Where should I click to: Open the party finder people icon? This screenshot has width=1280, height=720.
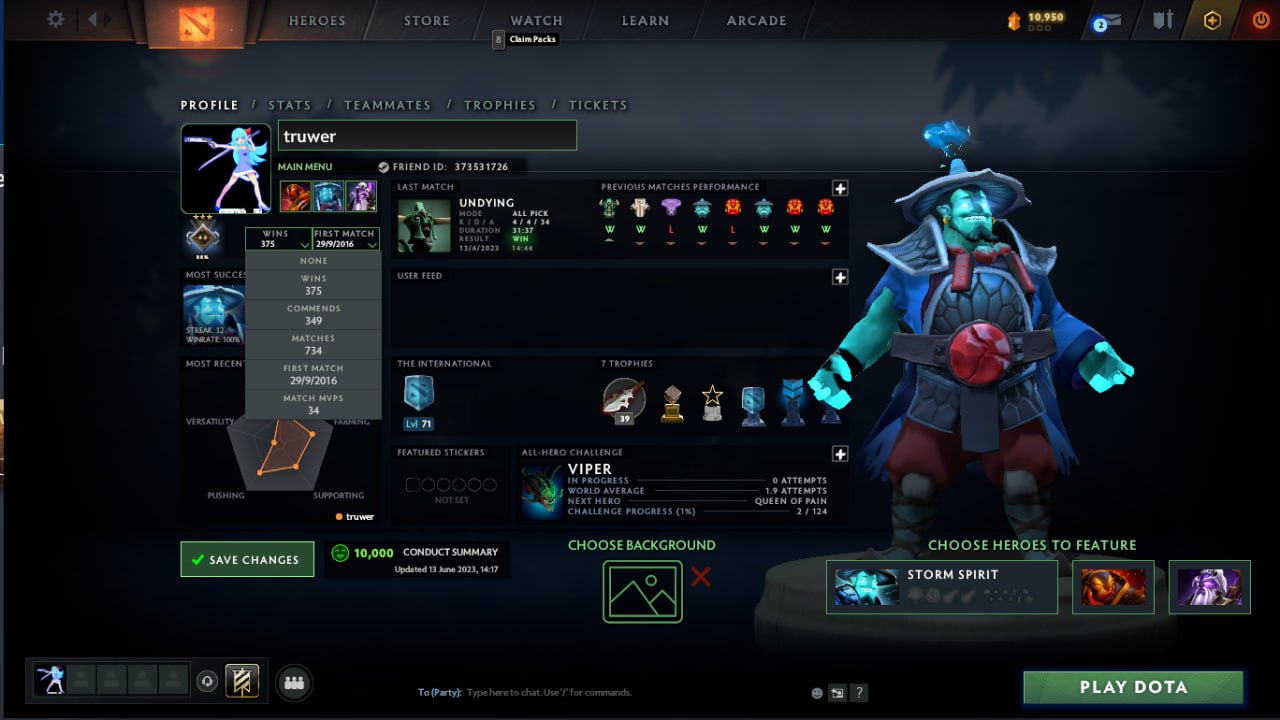click(x=292, y=683)
